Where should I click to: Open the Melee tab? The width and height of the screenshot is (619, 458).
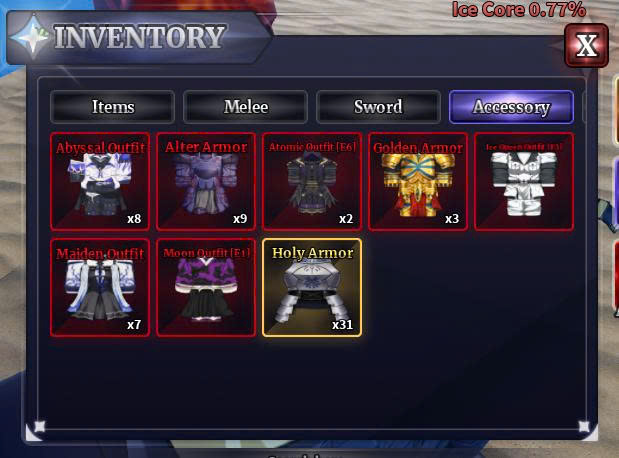(x=246, y=107)
